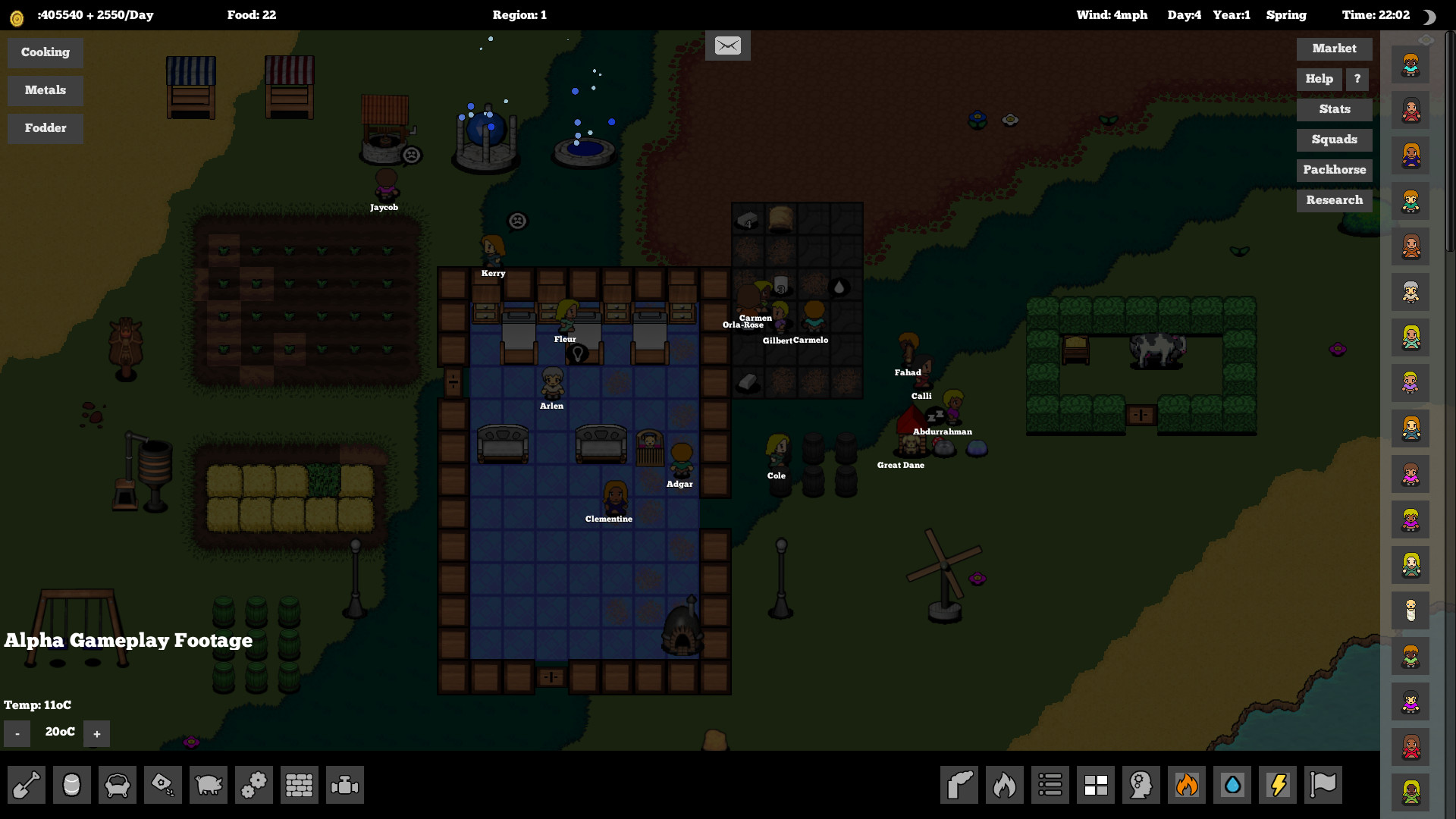This screenshot has width=1456, height=819.
Task: Increase temperature with the plus stepper
Action: (x=96, y=733)
